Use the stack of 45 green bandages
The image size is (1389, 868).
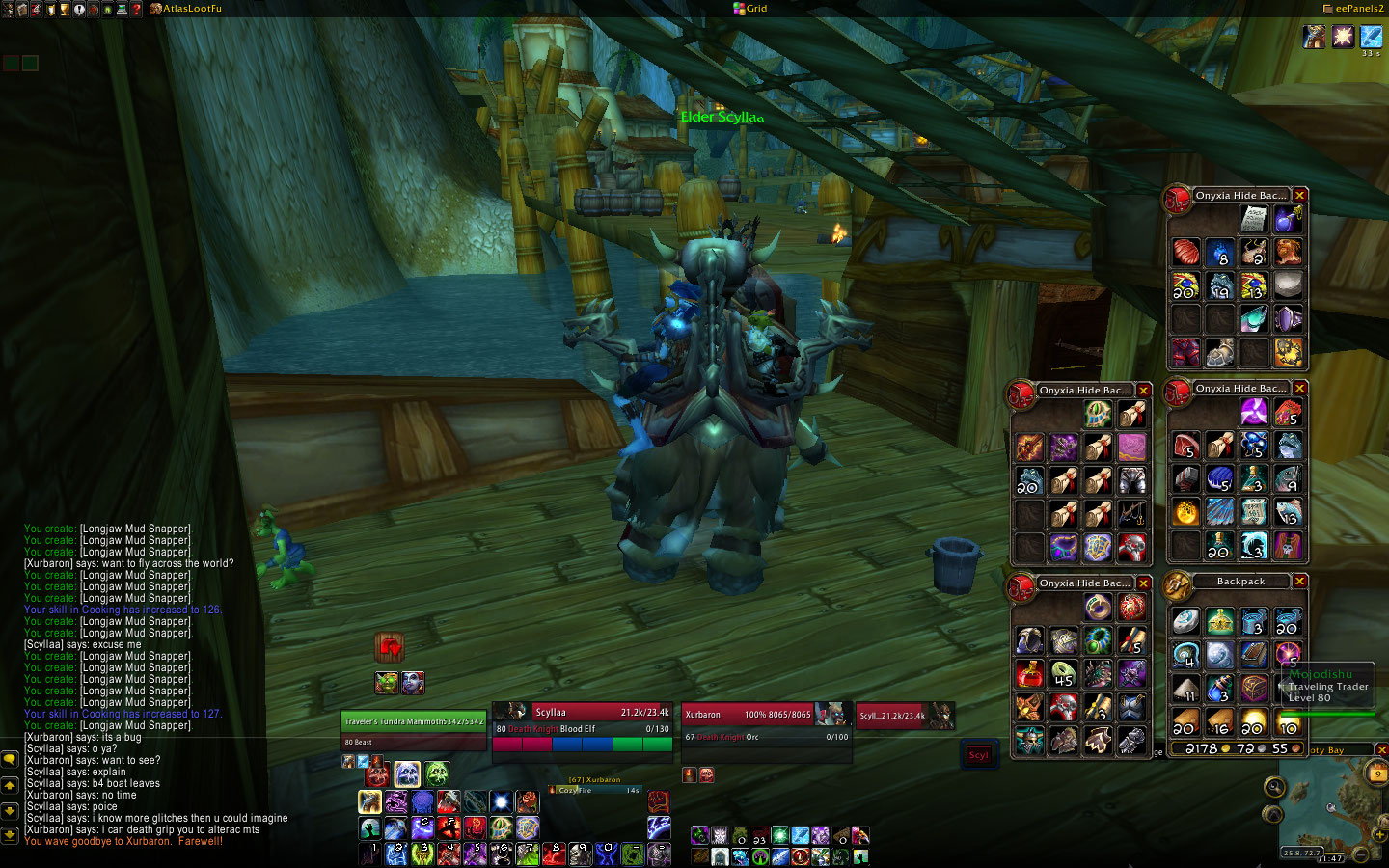pos(1063,674)
